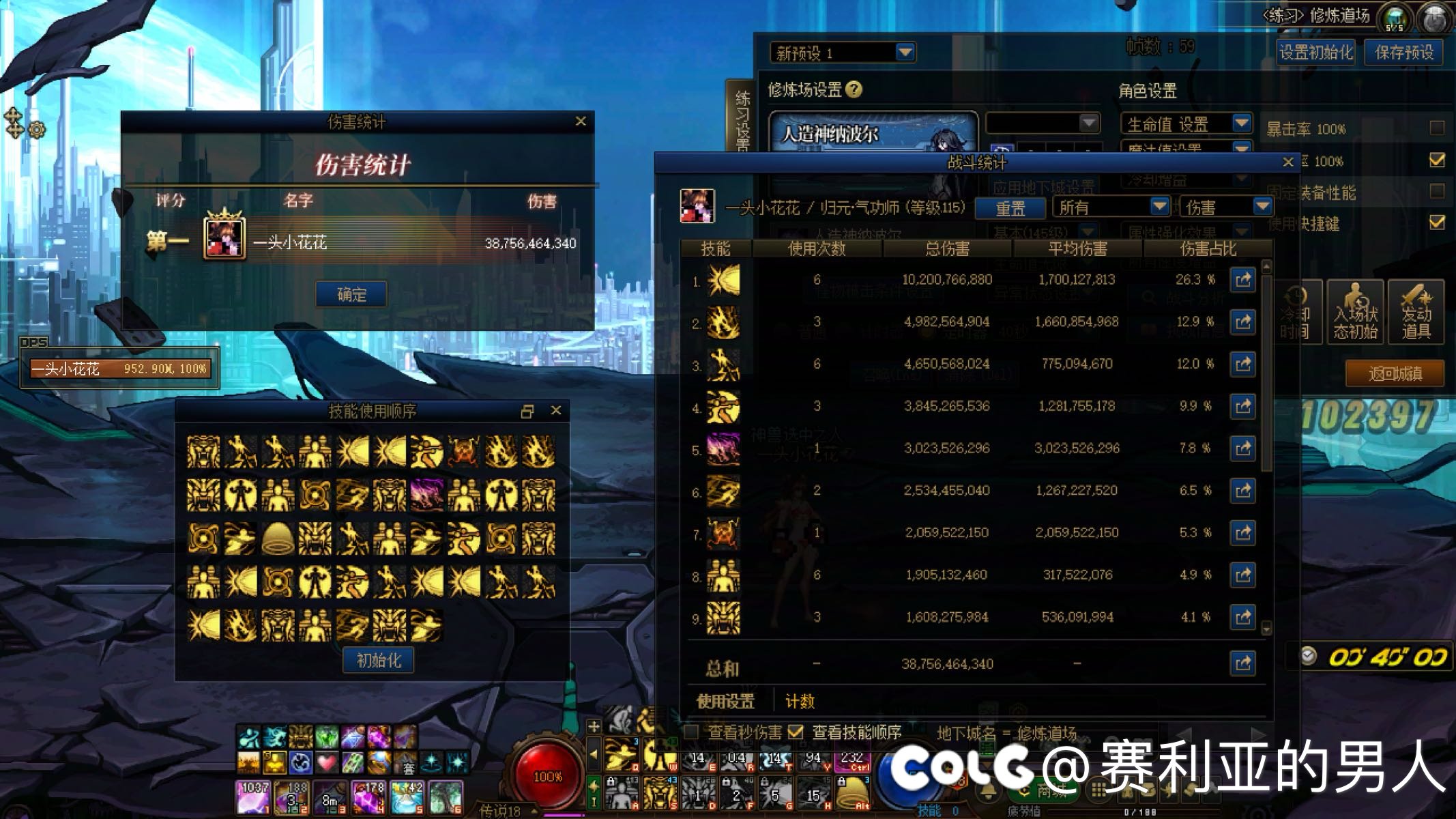Click the 保存预设 button

click(x=1403, y=53)
